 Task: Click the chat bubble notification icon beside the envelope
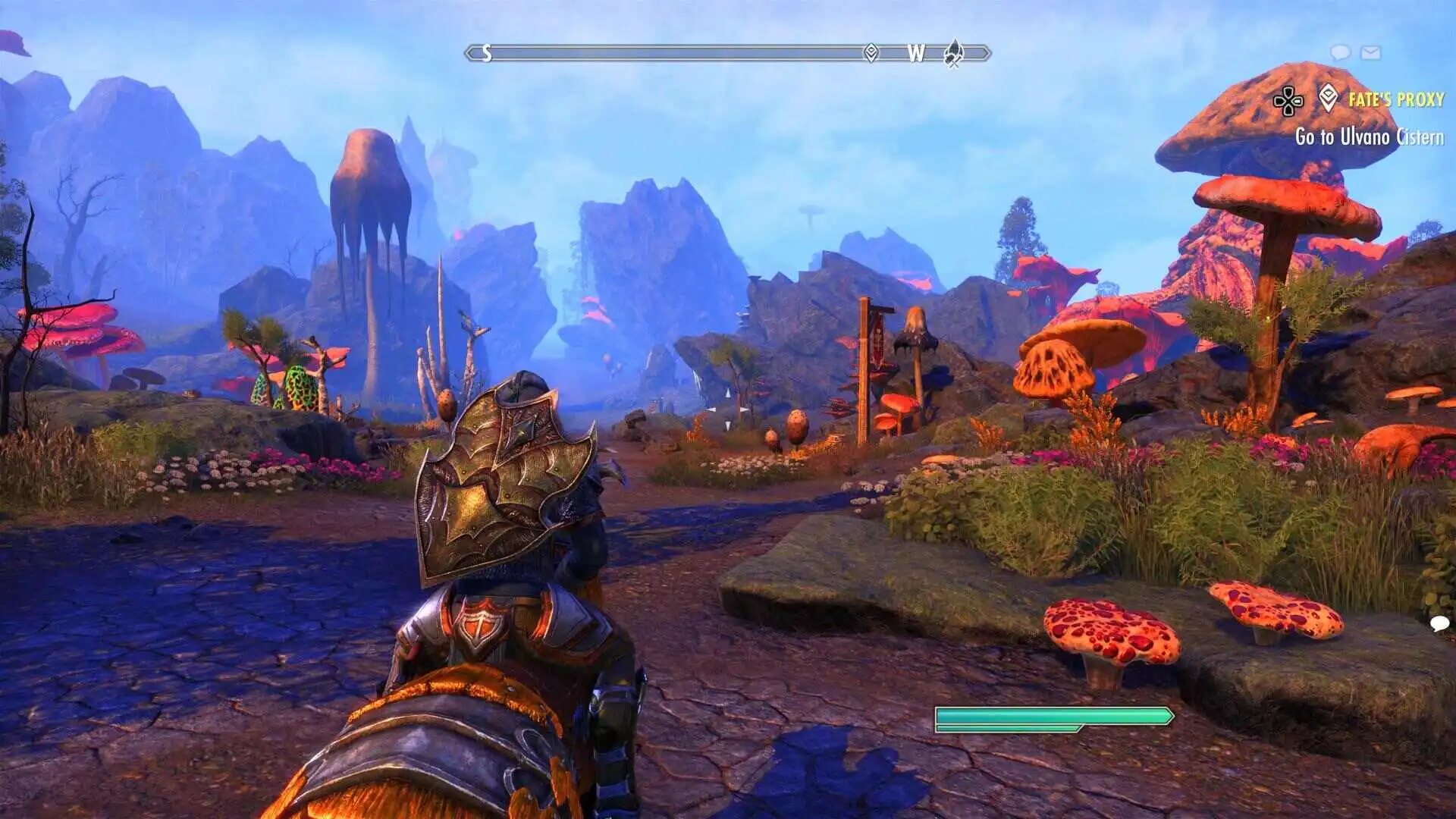coord(1340,52)
